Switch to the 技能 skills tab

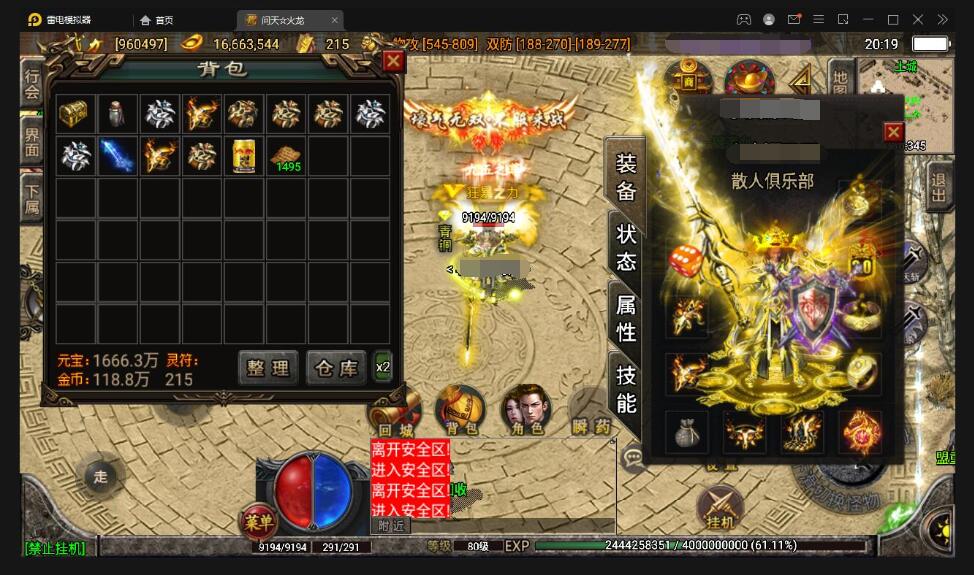point(626,389)
